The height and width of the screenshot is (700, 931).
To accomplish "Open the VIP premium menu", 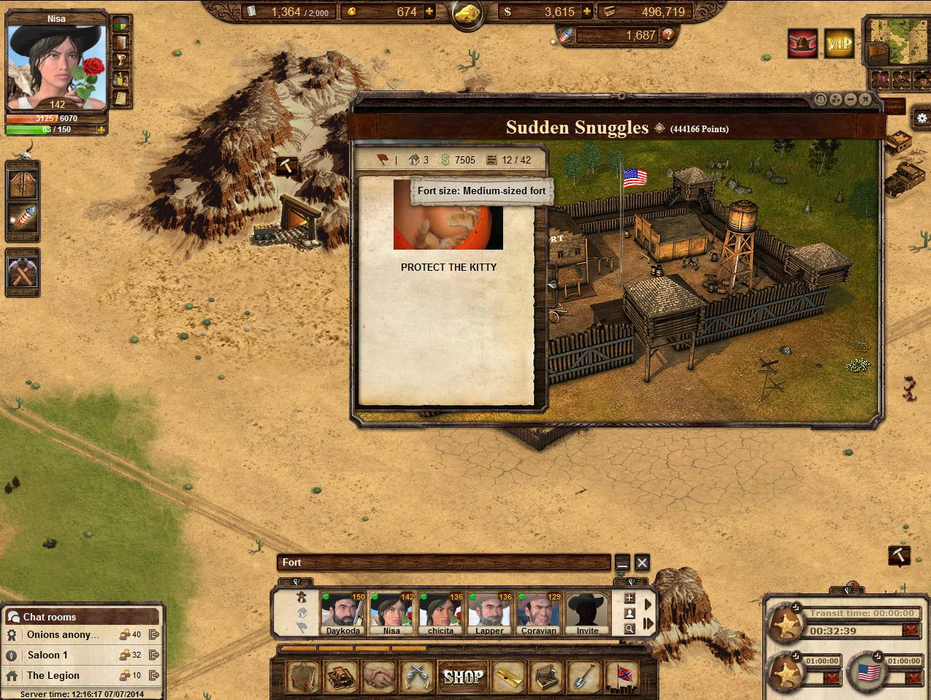I will 839,42.
